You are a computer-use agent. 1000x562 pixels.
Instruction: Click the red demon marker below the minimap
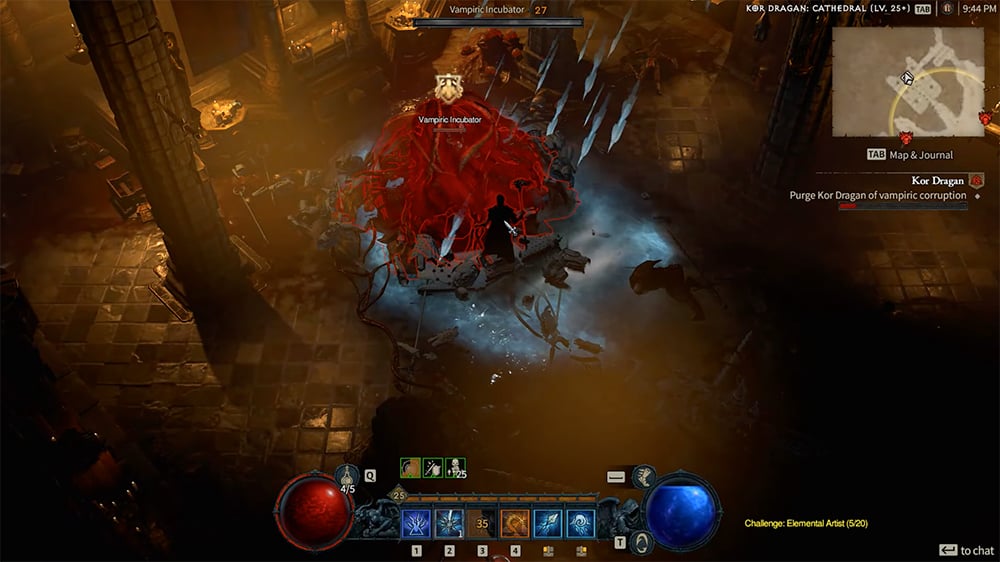[x=907, y=138]
